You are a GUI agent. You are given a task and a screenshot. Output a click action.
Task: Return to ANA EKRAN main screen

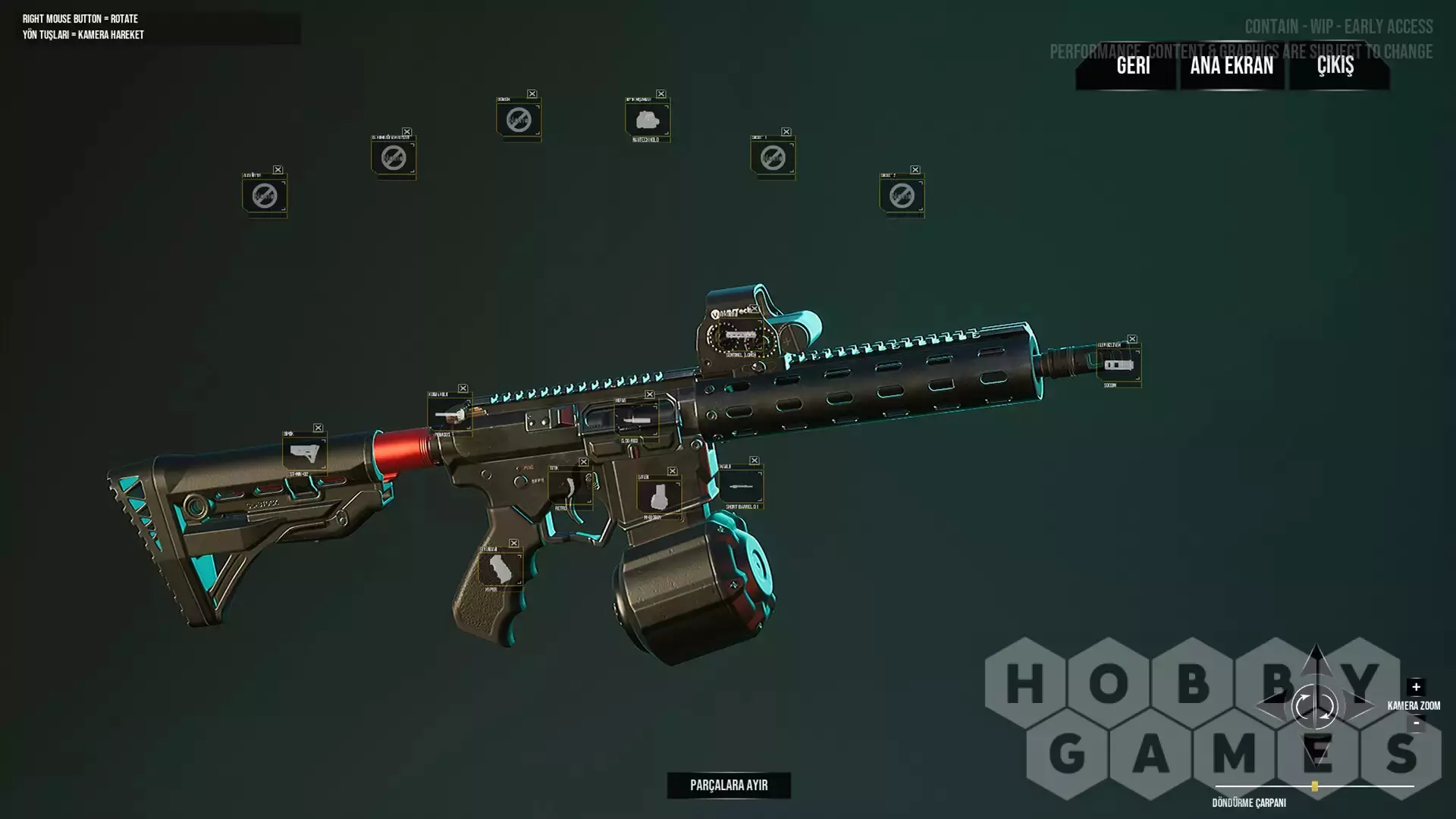1232,66
